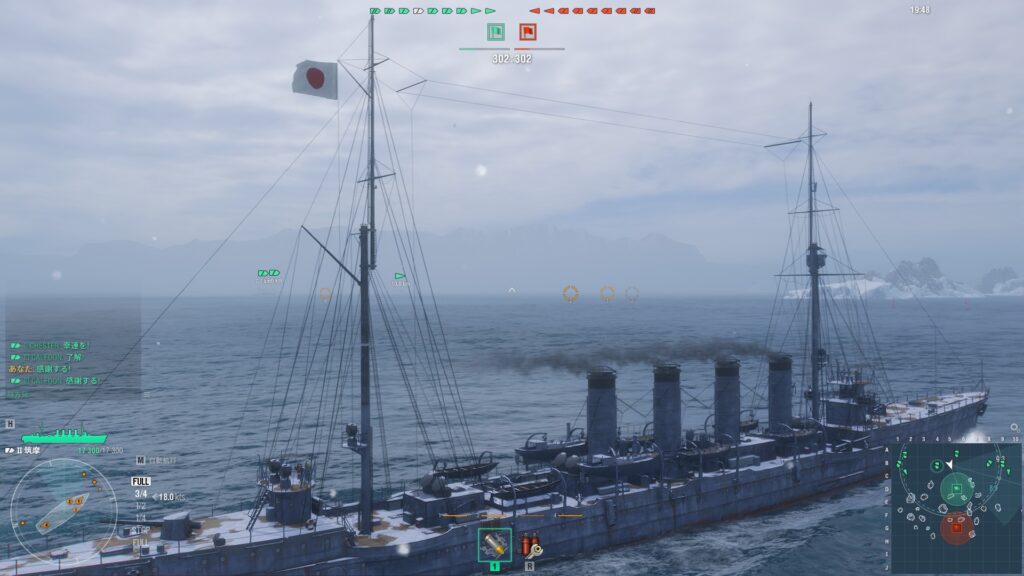This screenshot has height=576, width=1024.
Task: Click the magnifier icon above the minimap
Action: 1014,428
